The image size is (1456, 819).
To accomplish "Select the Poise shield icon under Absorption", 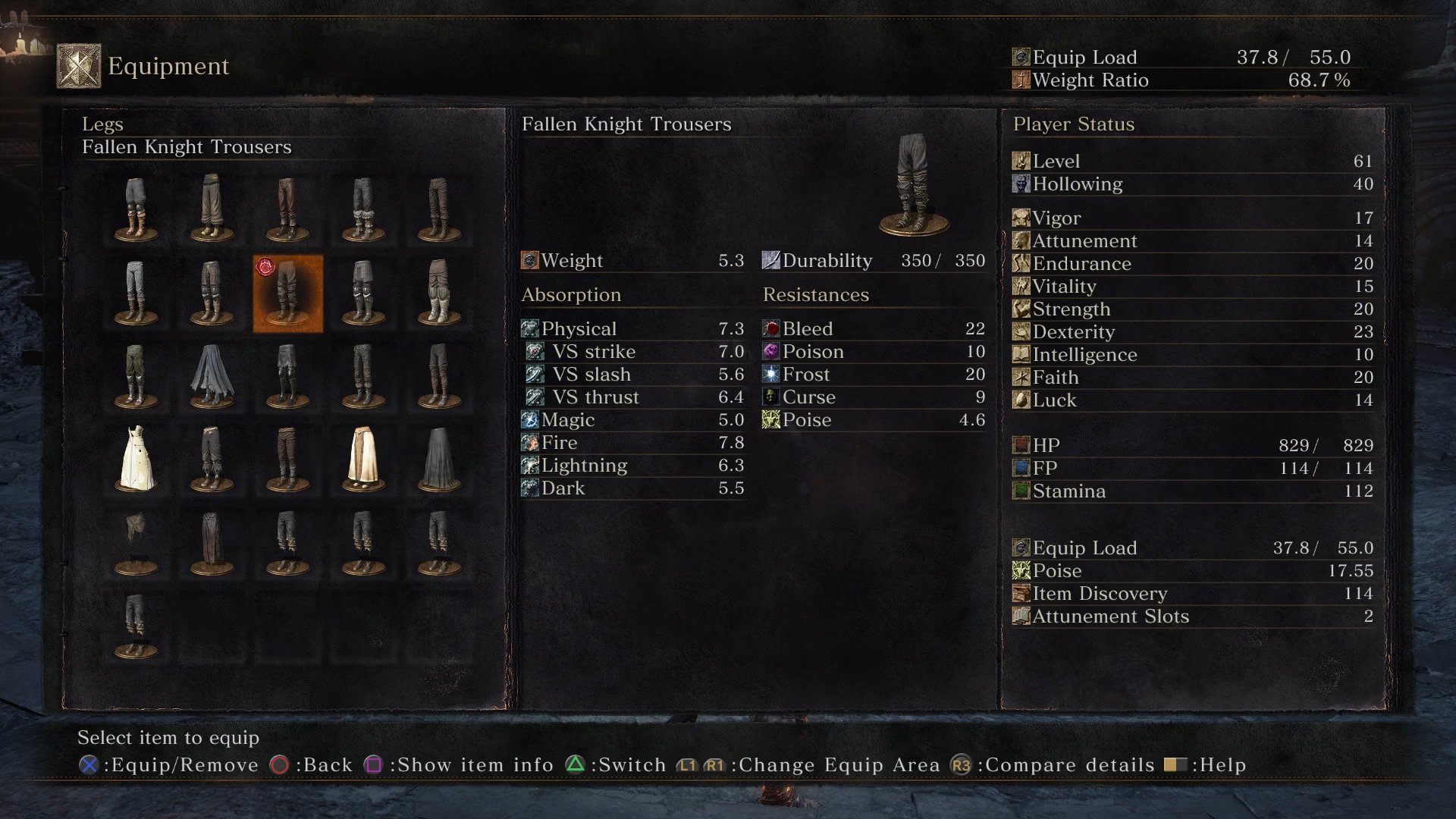I will [x=771, y=419].
